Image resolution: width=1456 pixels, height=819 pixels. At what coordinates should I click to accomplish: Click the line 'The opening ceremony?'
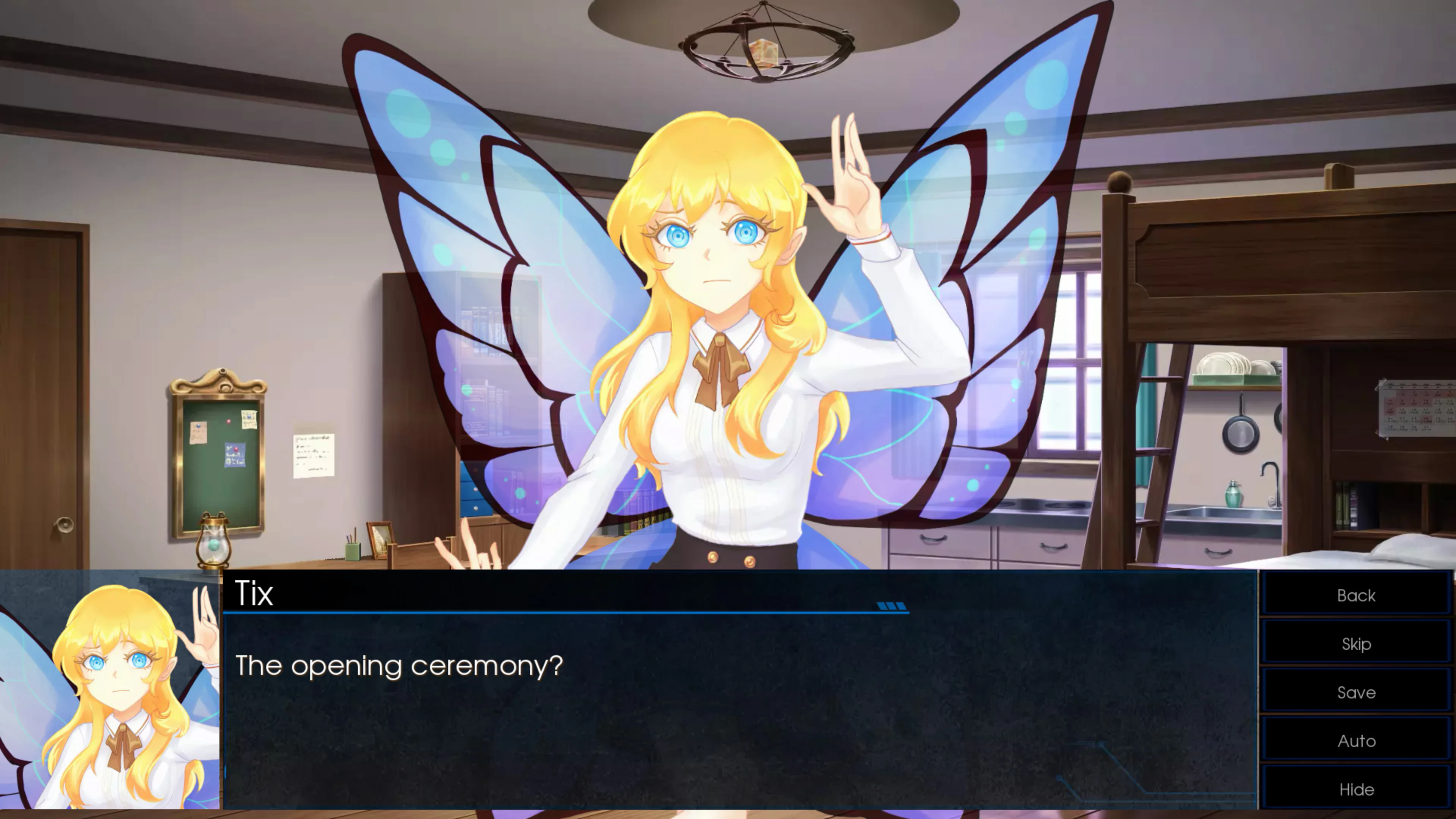click(x=400, y=667)
